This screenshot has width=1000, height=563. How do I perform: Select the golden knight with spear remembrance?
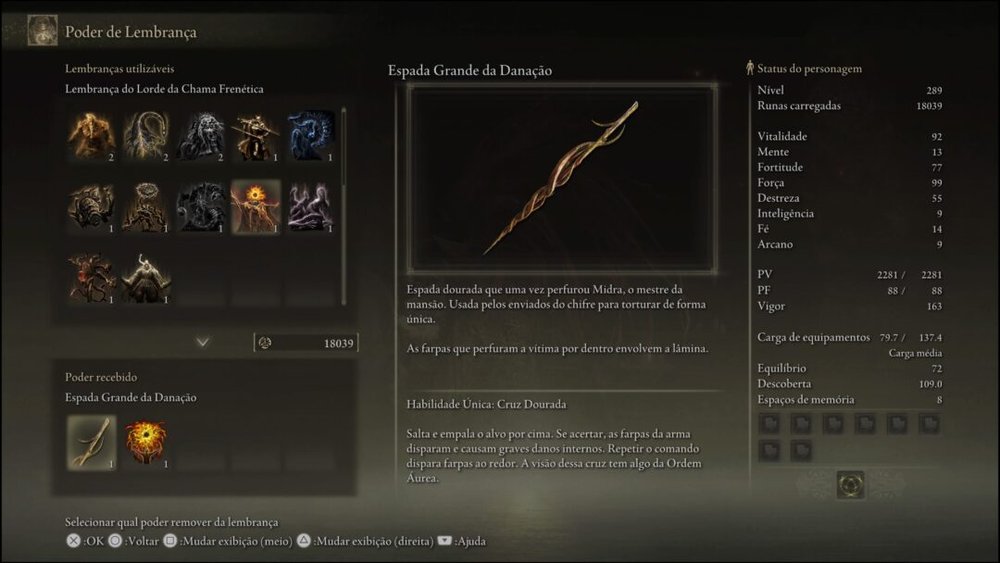(x=255, y=136)
